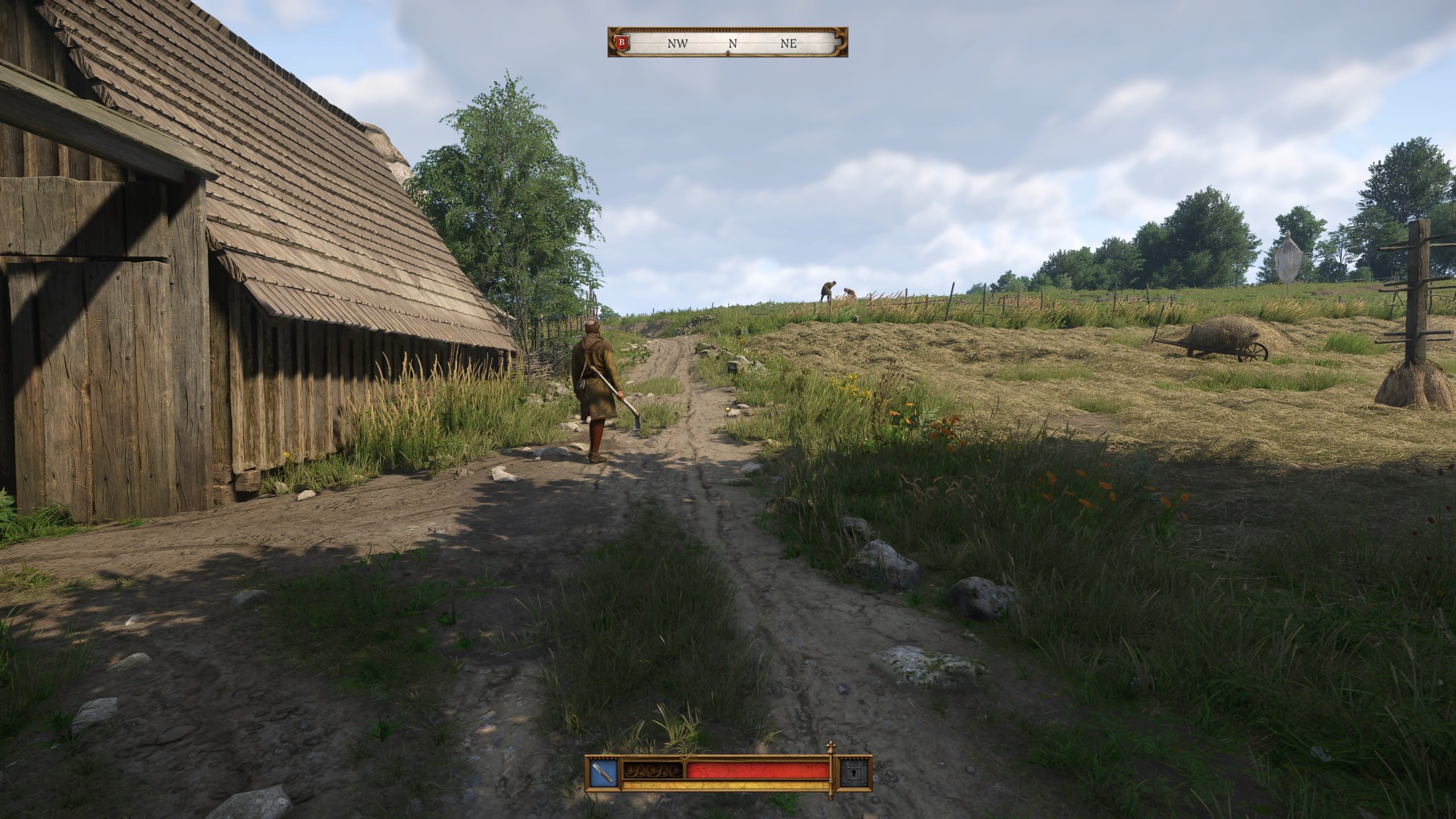Image resolution: width=1456 pixels, height=819 pixels.
Task: Click the red B quest marker shield
Action: 621,42
